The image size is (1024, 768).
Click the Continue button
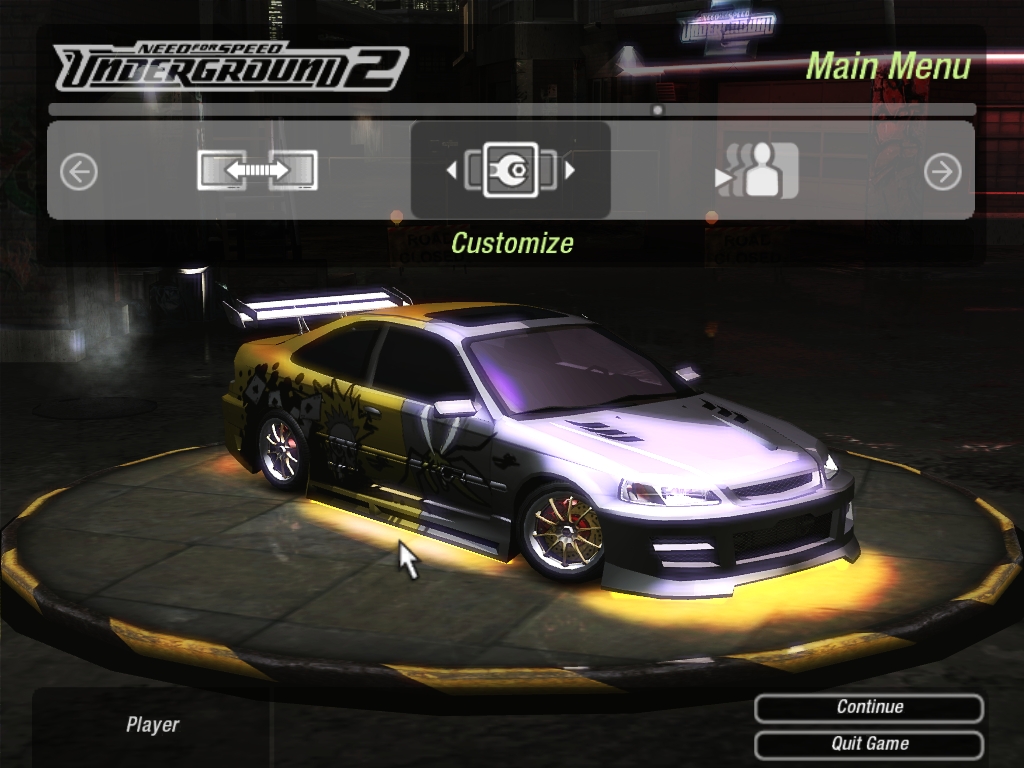click(x=869, y=708)
